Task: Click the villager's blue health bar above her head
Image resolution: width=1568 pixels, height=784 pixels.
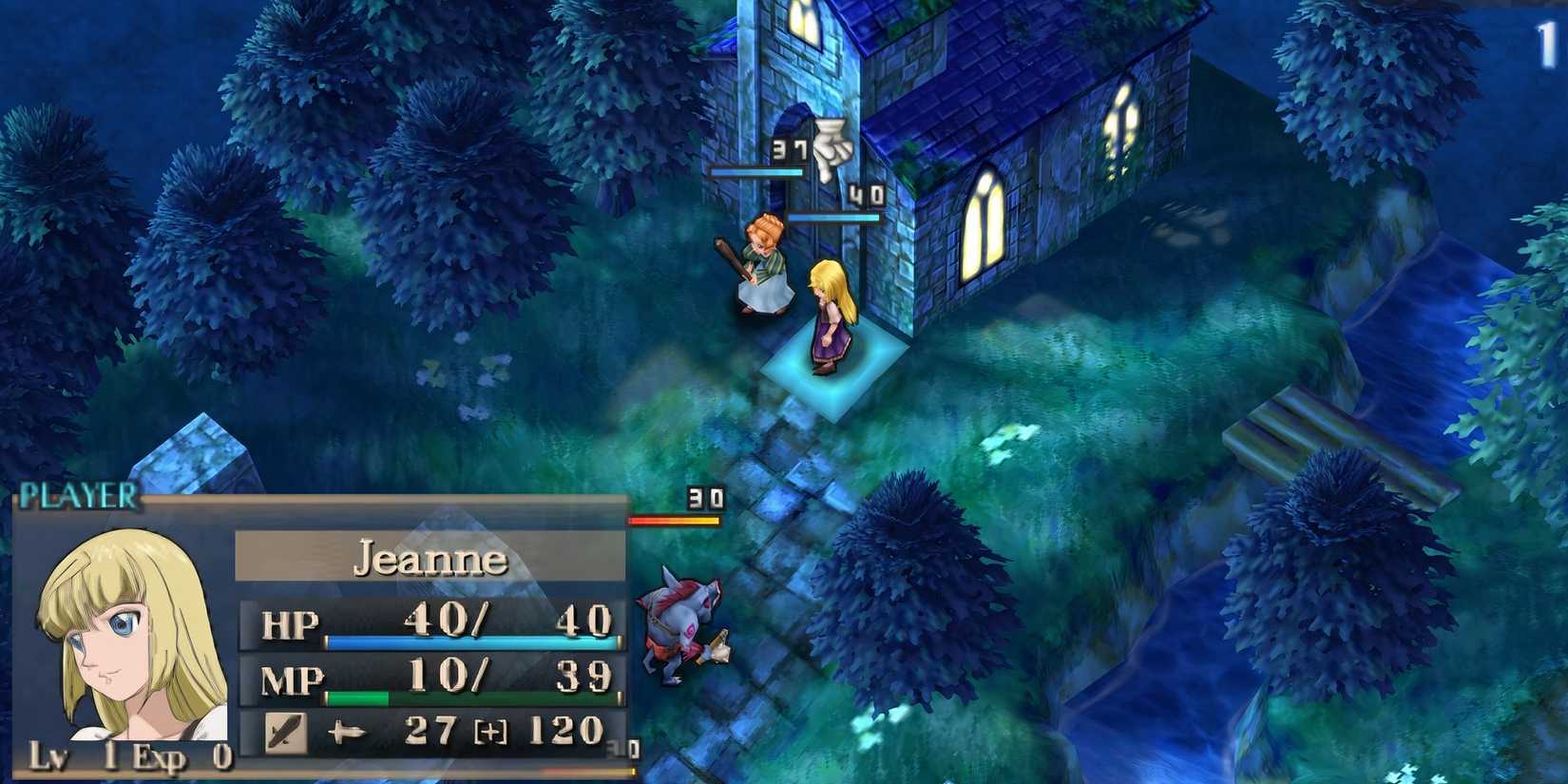Action: point(755,174)
